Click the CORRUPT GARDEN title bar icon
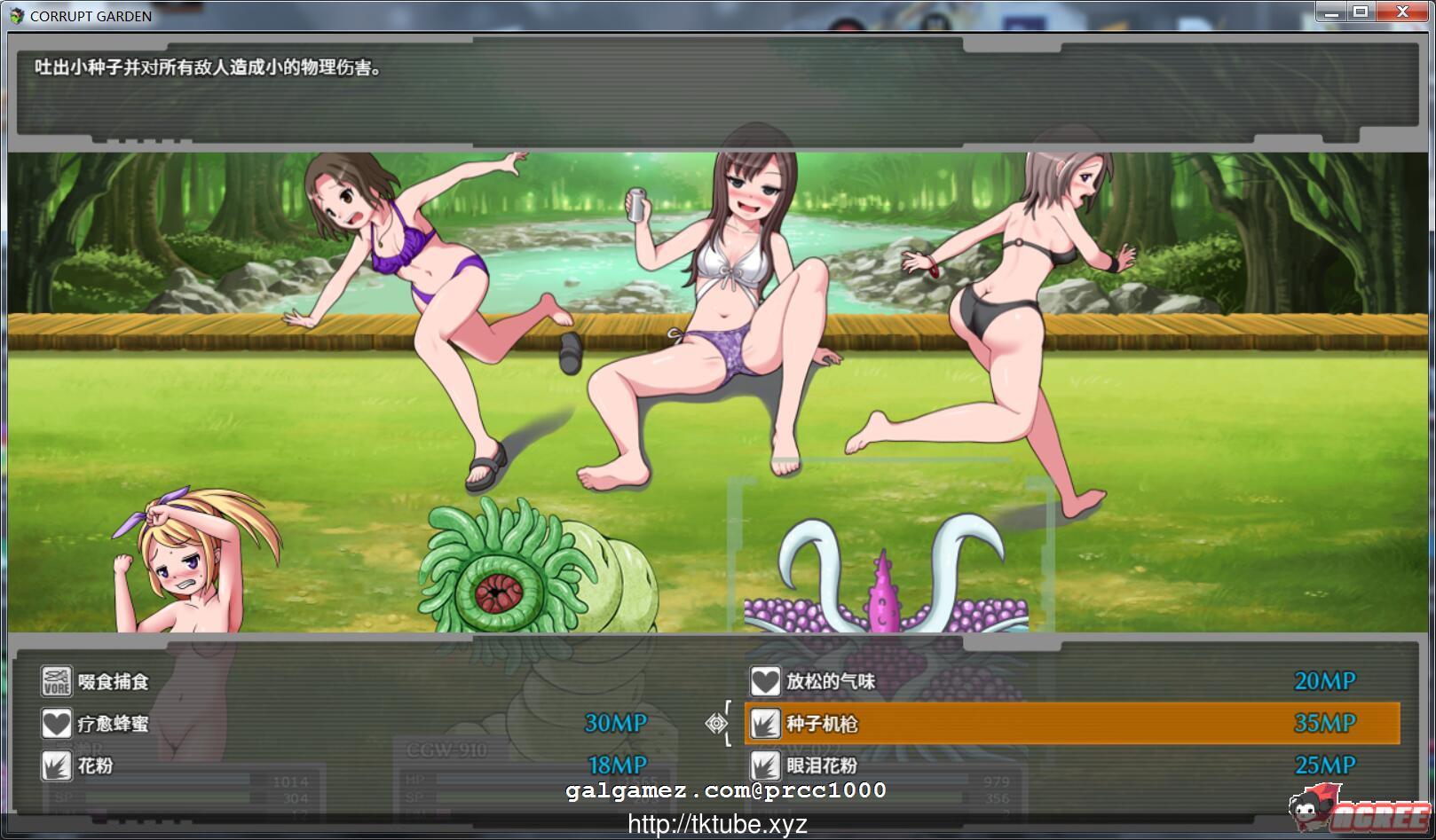Image resolution: width=1436 pixels, height=840 pixels. [x=17, y=15]
